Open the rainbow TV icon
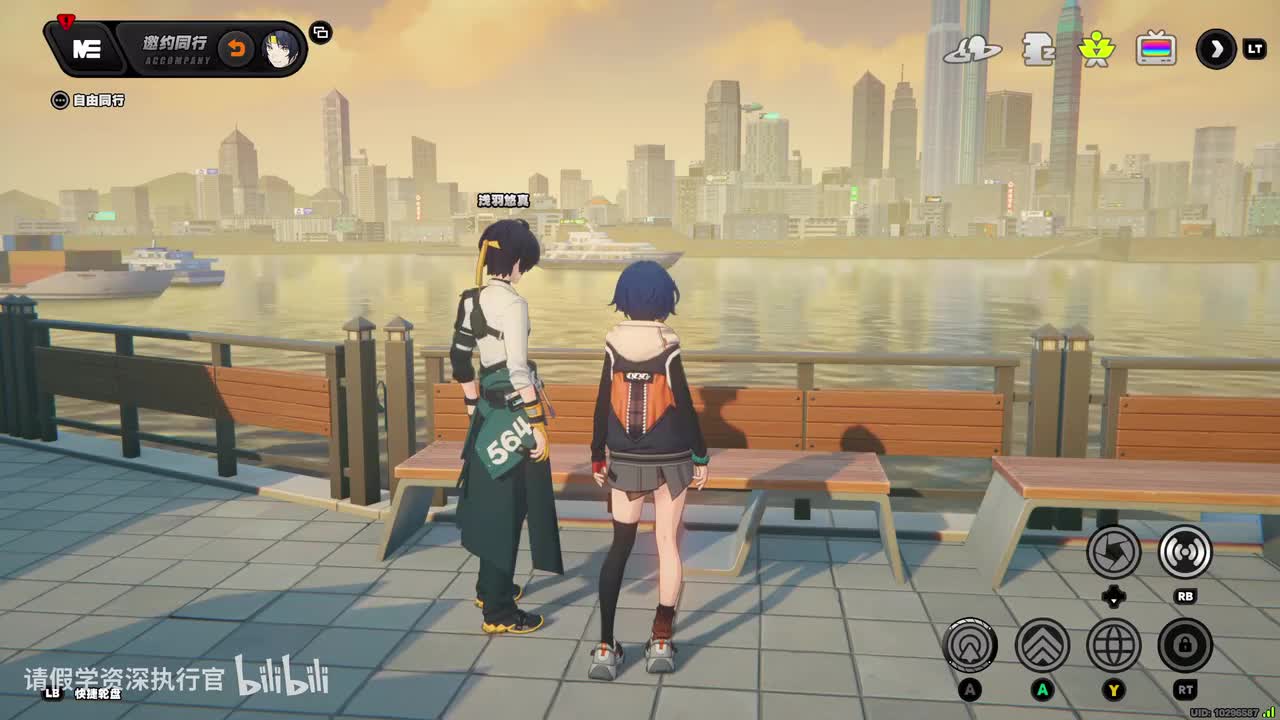 click(x=1156, y=49)
